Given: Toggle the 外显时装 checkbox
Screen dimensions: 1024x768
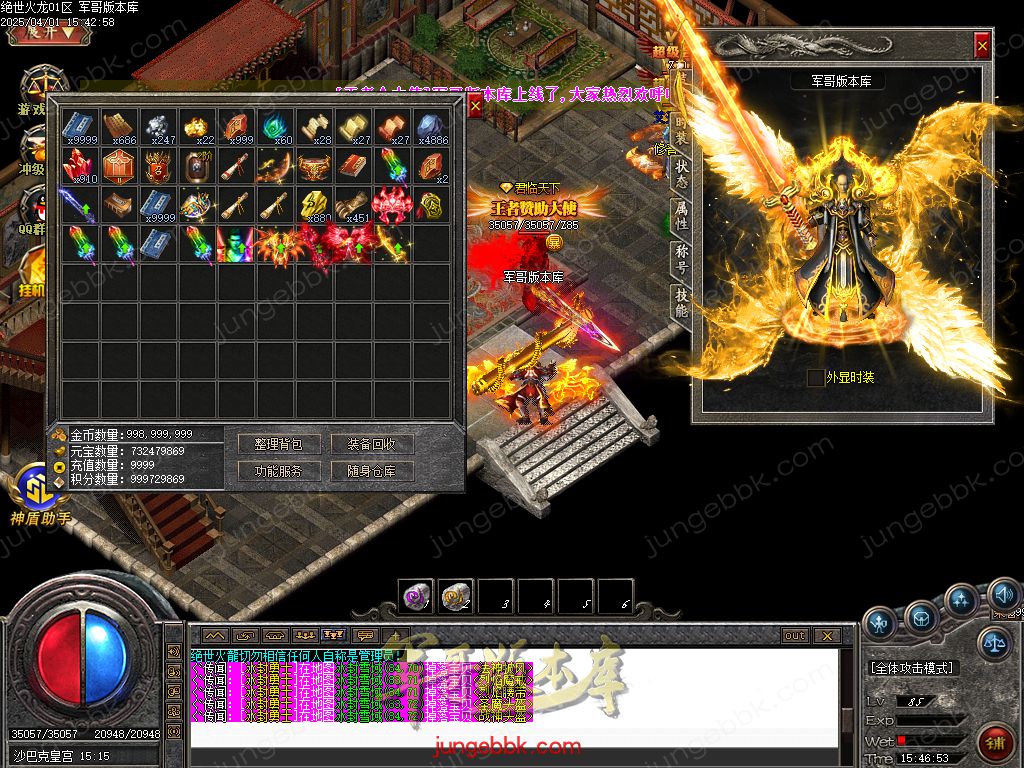Looking at the screenshot, I should [x=816, y=377].
